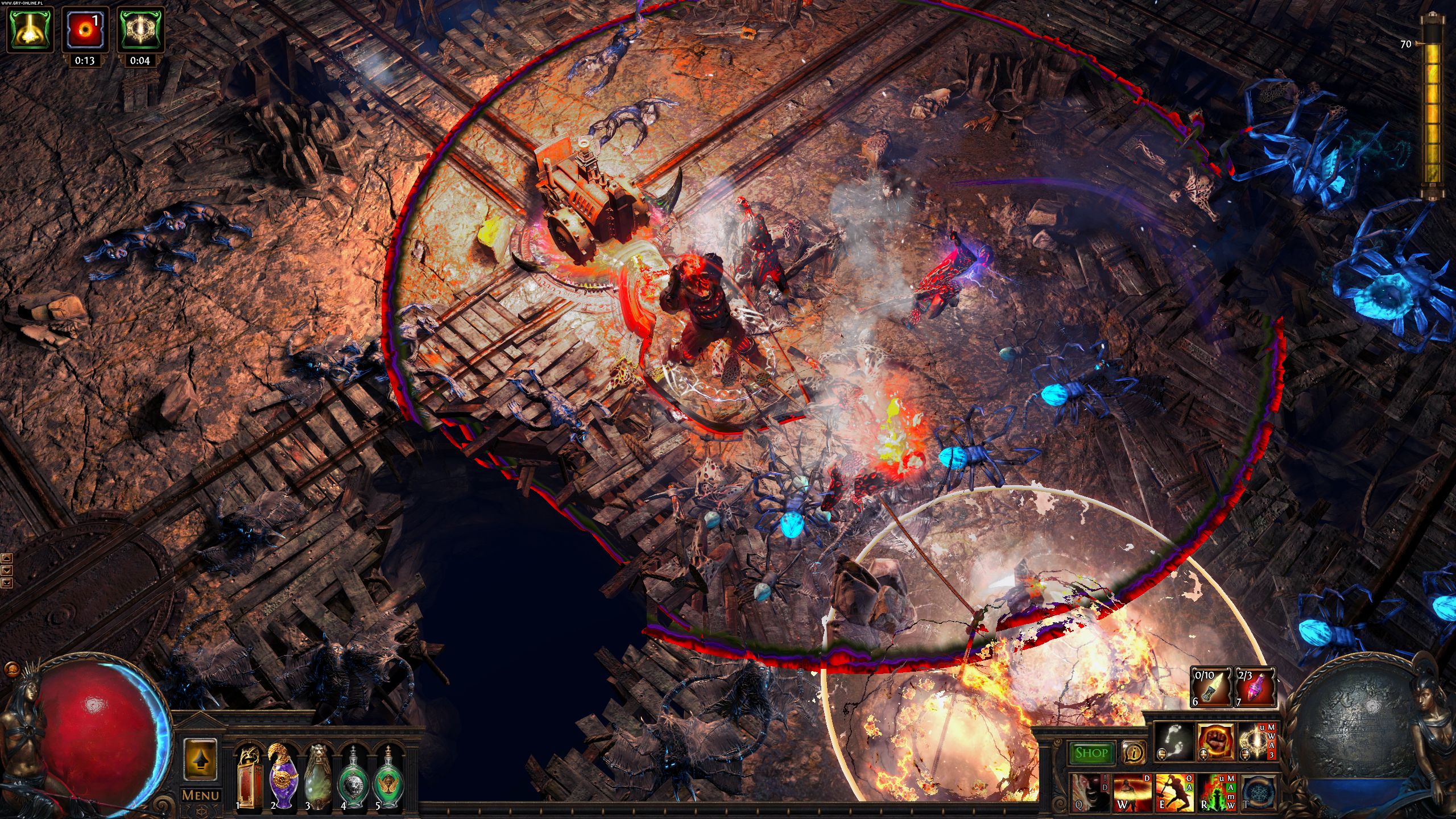Trigger the screaming face skill on Q
This screenshot has height=819, width=1456.
pyautogui.click(x=1087, y=792)
